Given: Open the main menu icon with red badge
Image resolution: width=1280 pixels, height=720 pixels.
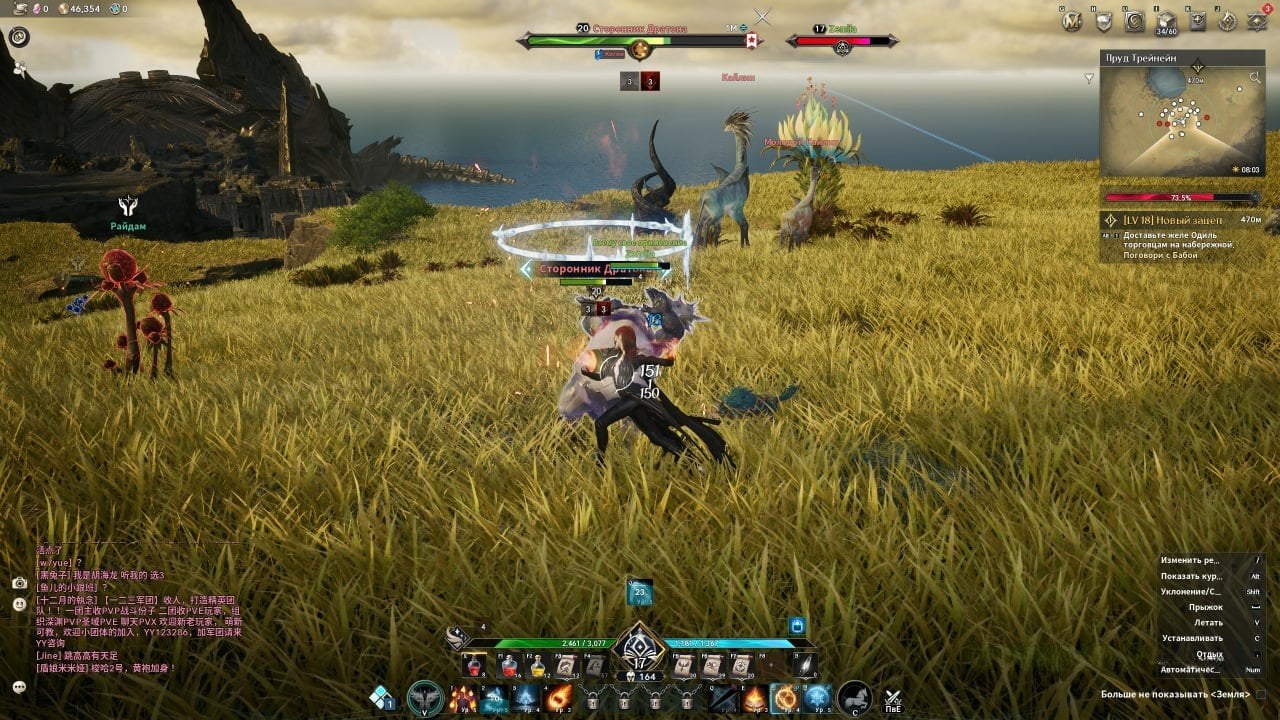Looking at the screenshot, I should coord(1259,21).
